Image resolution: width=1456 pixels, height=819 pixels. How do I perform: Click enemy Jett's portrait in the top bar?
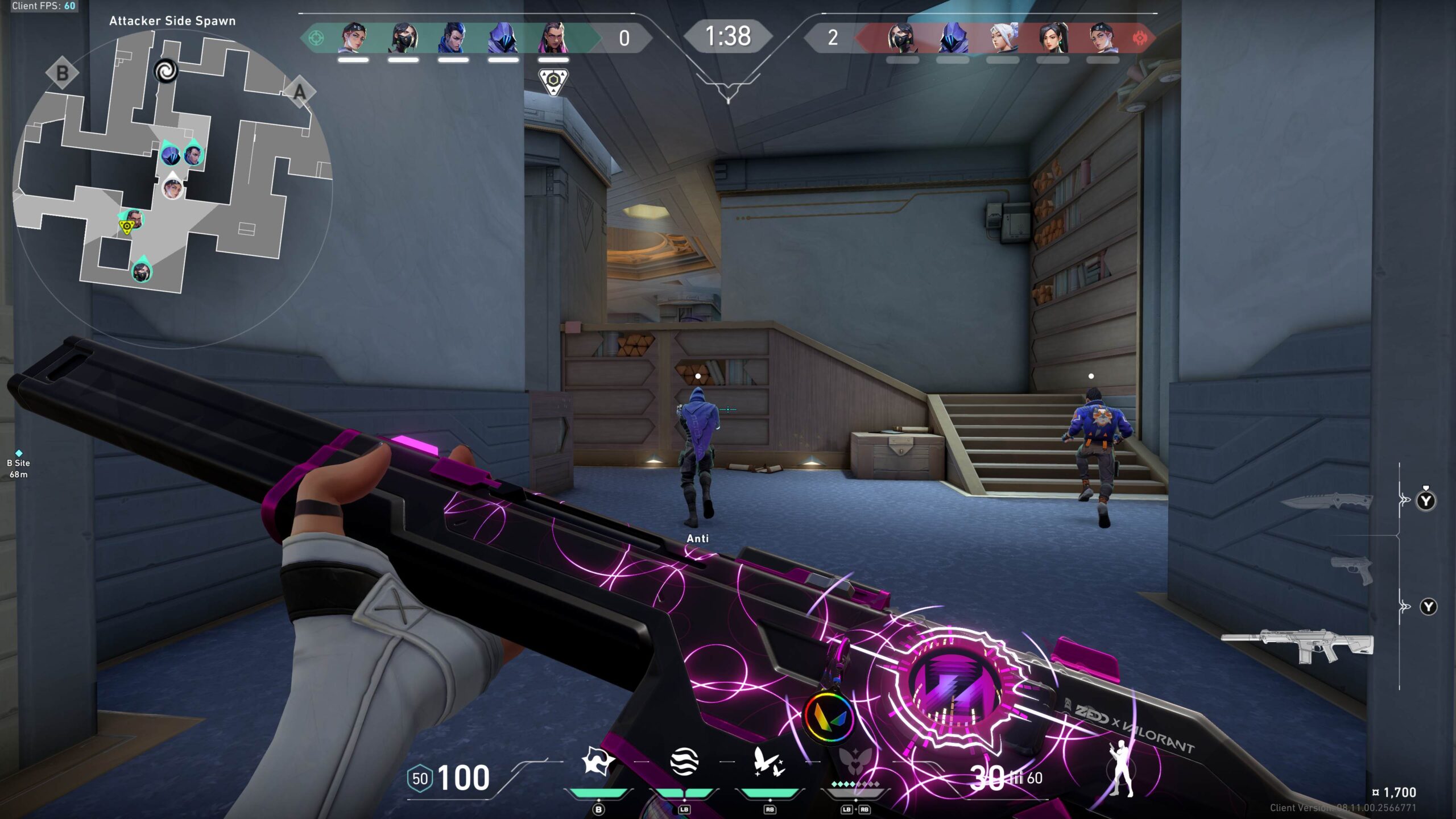1003,38
